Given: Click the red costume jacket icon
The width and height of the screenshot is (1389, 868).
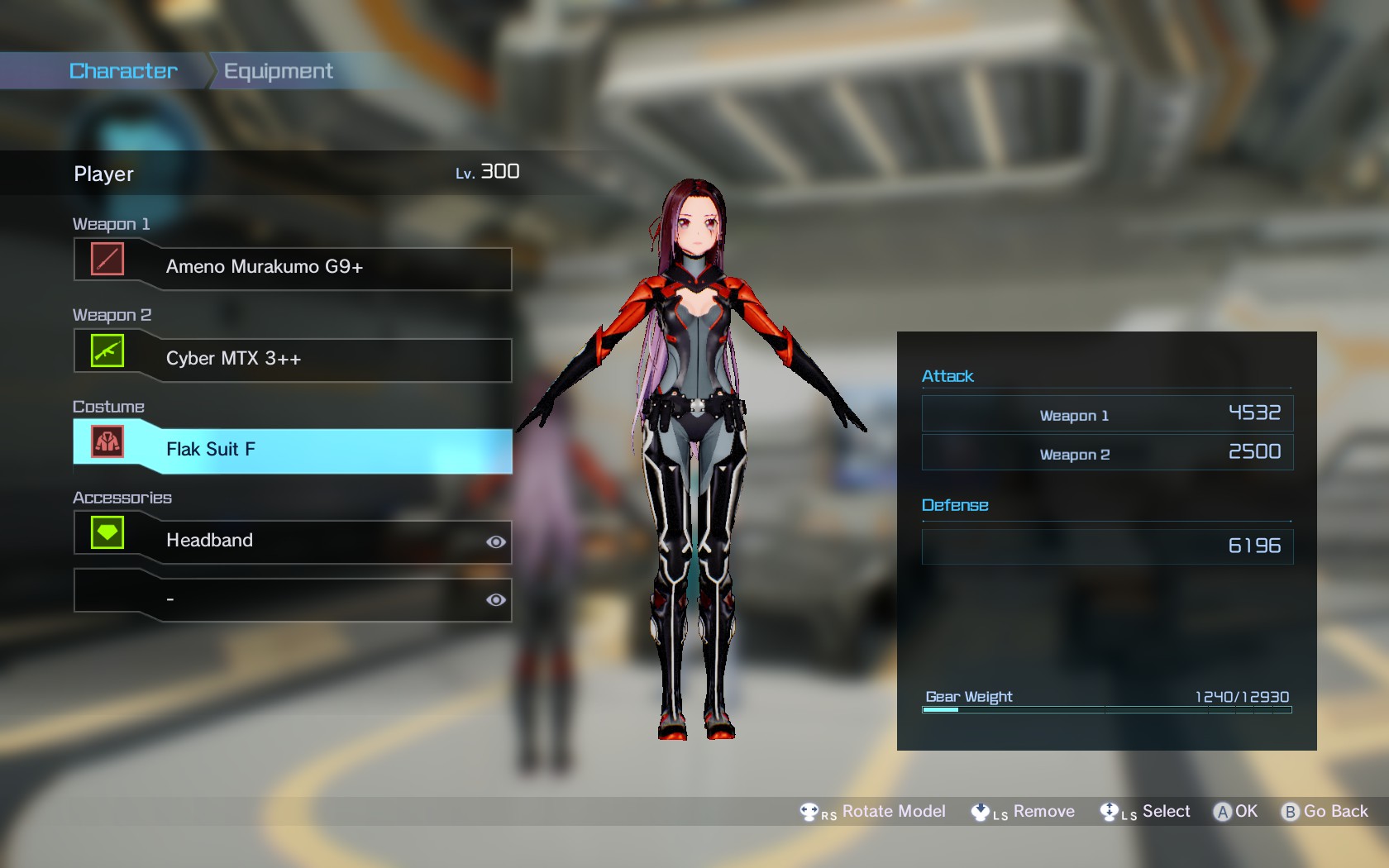Looking at the screenshot, I should pyautogui.click(x=107, y=441).
